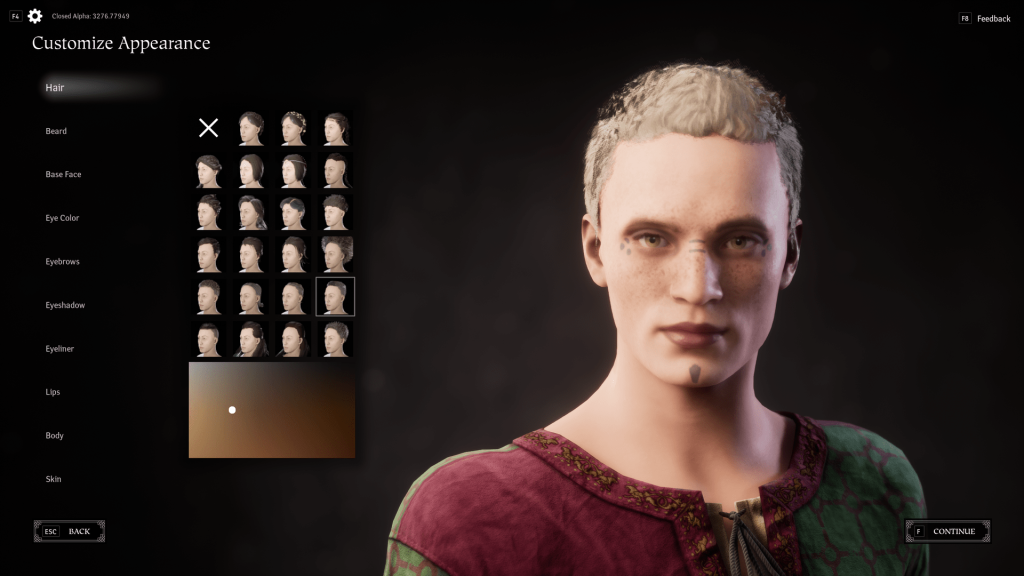Open the Skin category
Image resolution: width=1024 pixels, height=576 pixels.
pyautogui.click(x=53, y=479)
